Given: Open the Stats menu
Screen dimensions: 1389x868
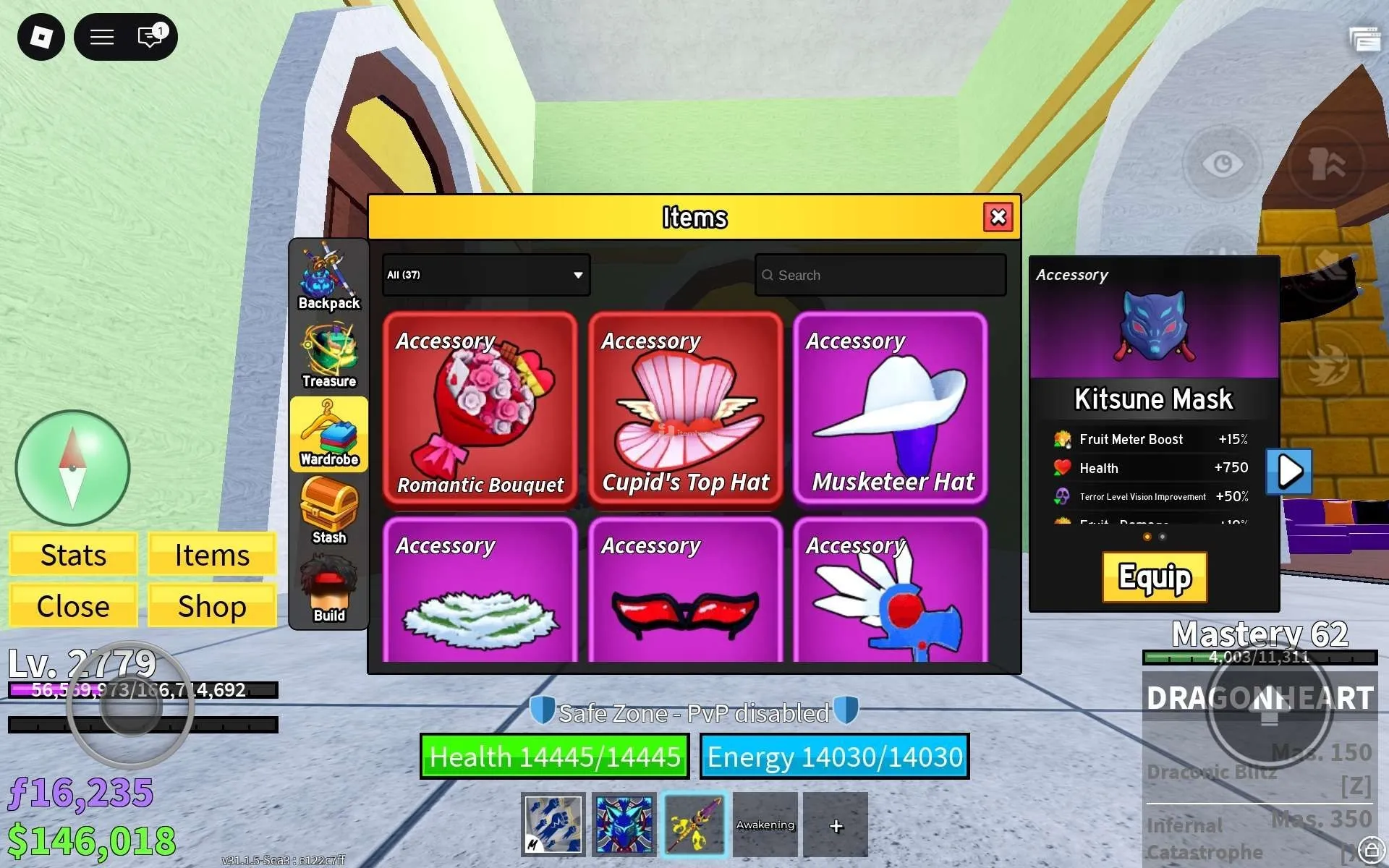Looking at the screenshot, I should [73, 555].
